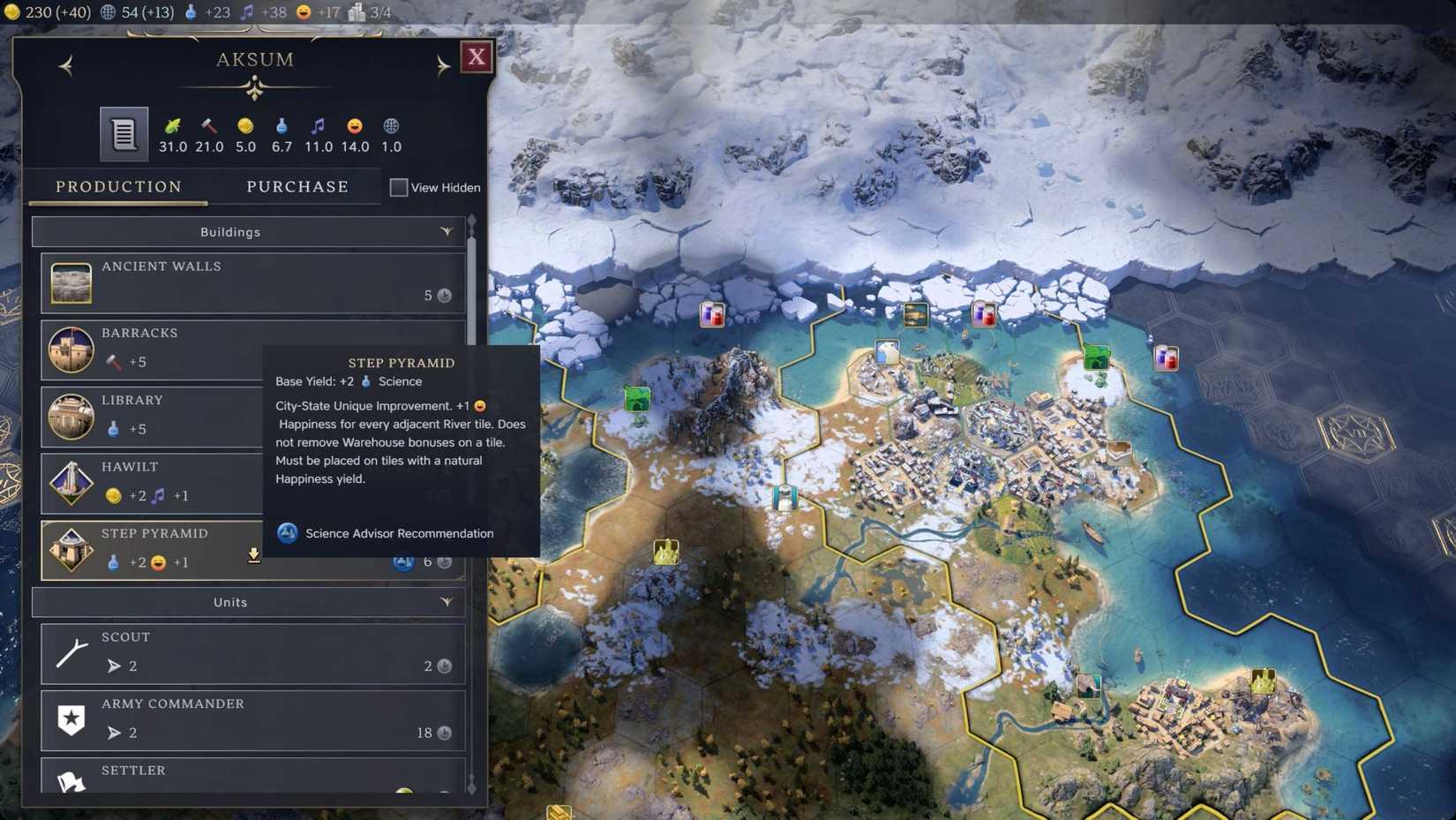This screenshot has height=820, width=1456.
Task: Click the Hawilt monument icon
Action: pos(71,483)
